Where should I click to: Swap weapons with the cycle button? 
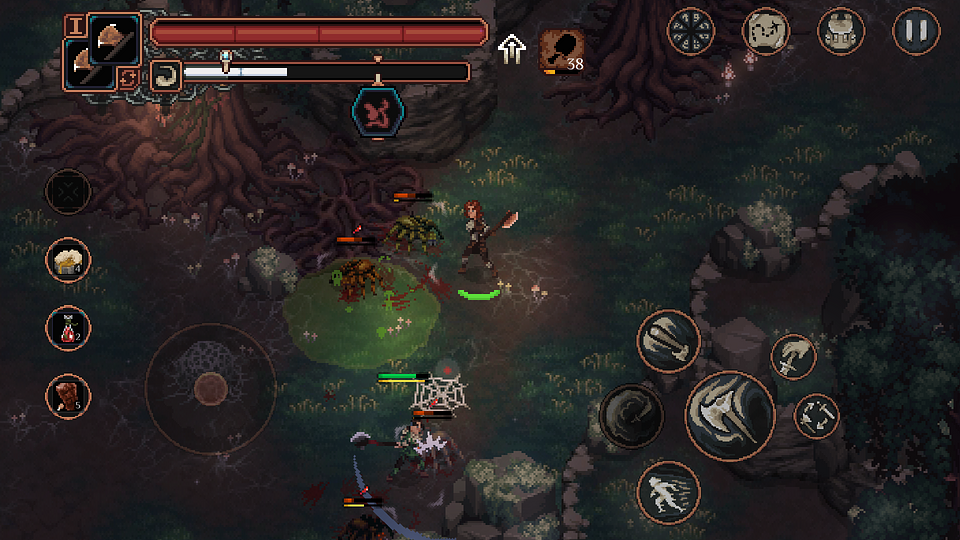816,416
